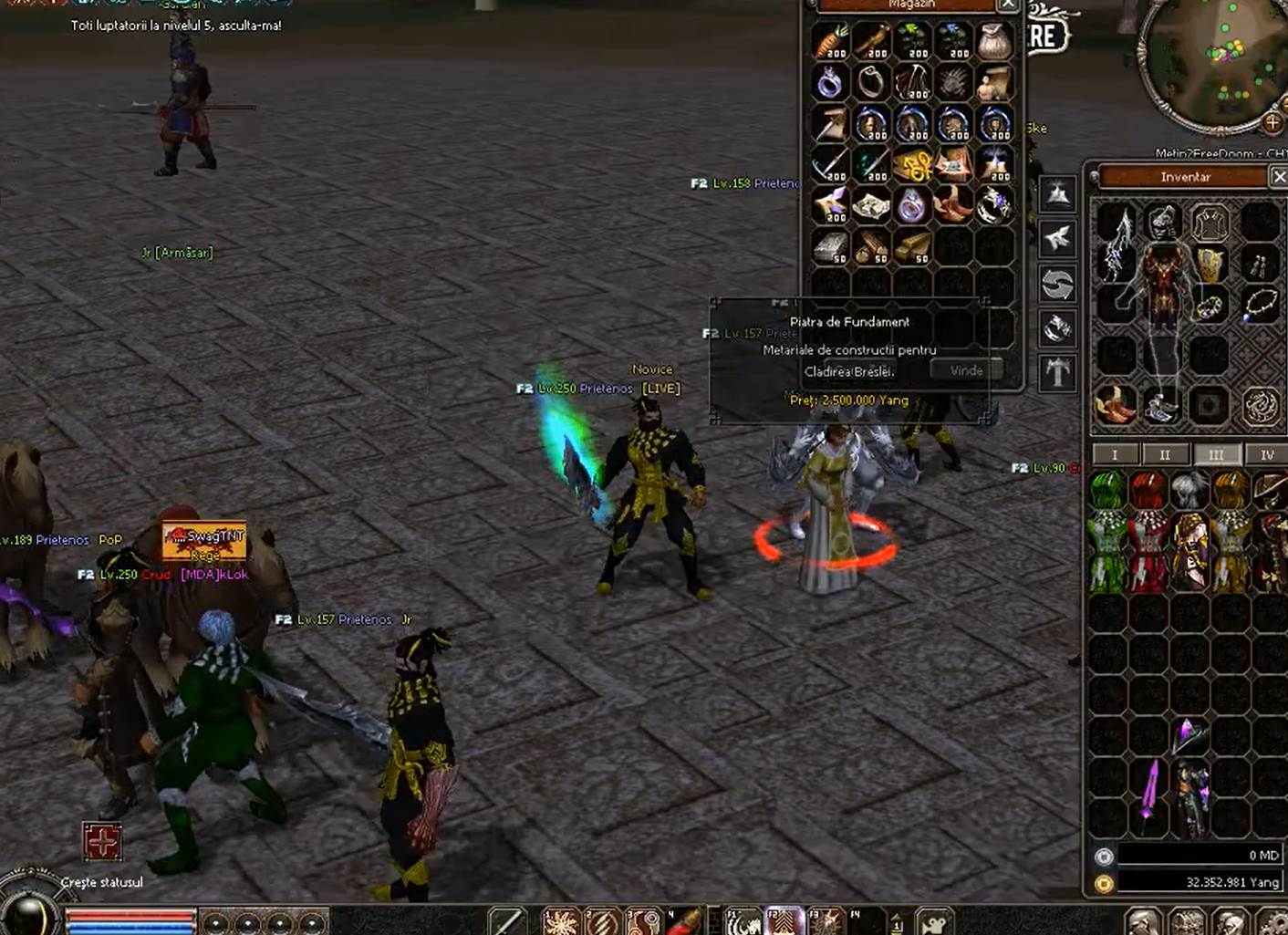
Task: Close the Magazin shop window
Action: [x=1008, y=5]
